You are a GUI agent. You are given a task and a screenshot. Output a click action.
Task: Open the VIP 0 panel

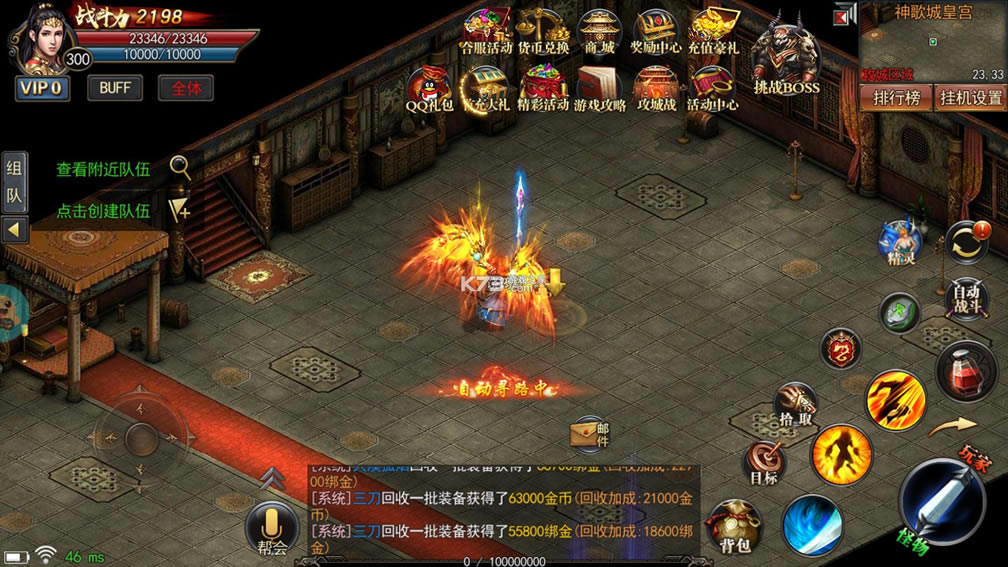(41, 88)
